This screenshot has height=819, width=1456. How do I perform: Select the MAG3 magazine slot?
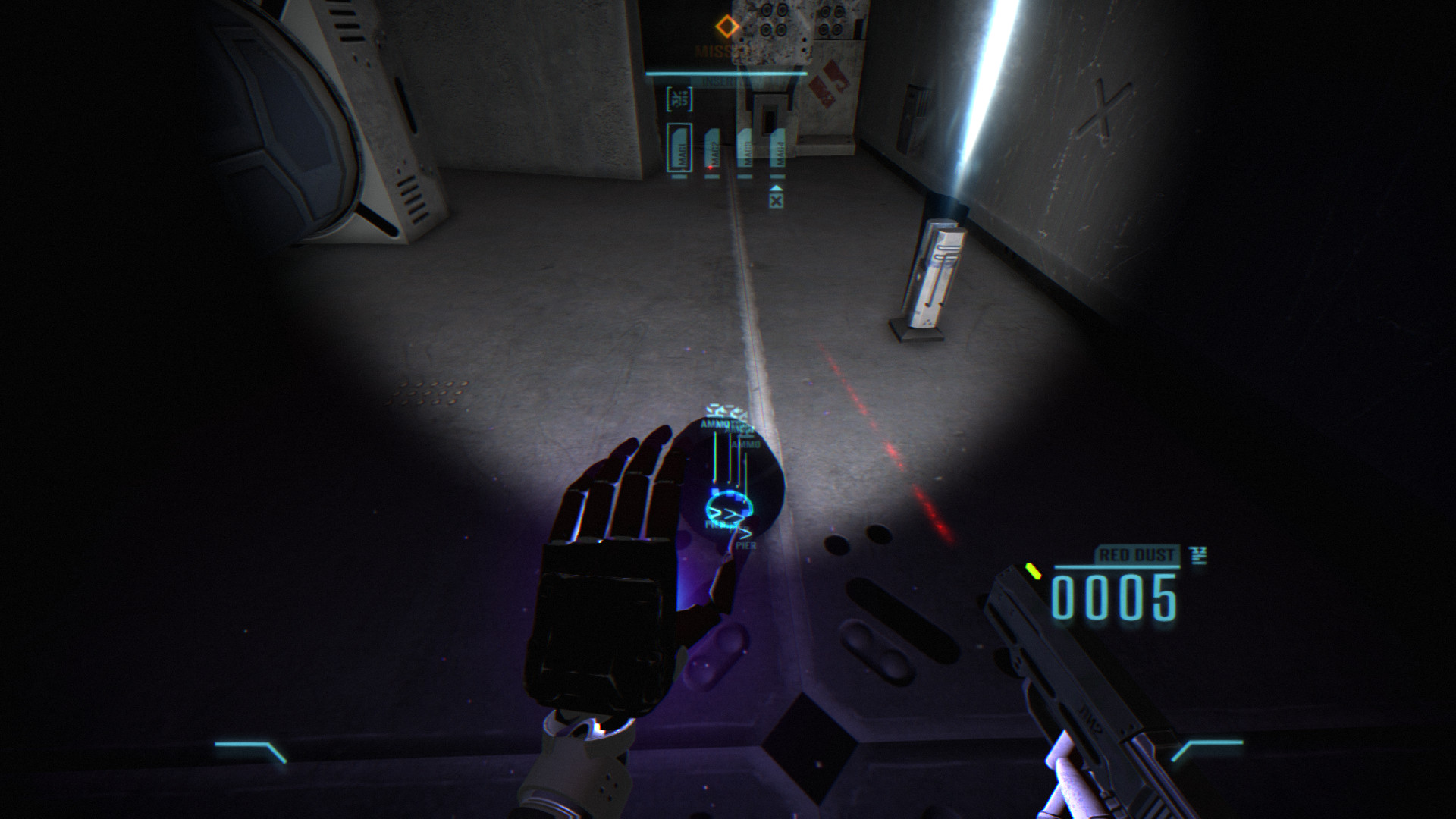click(747, 148)
